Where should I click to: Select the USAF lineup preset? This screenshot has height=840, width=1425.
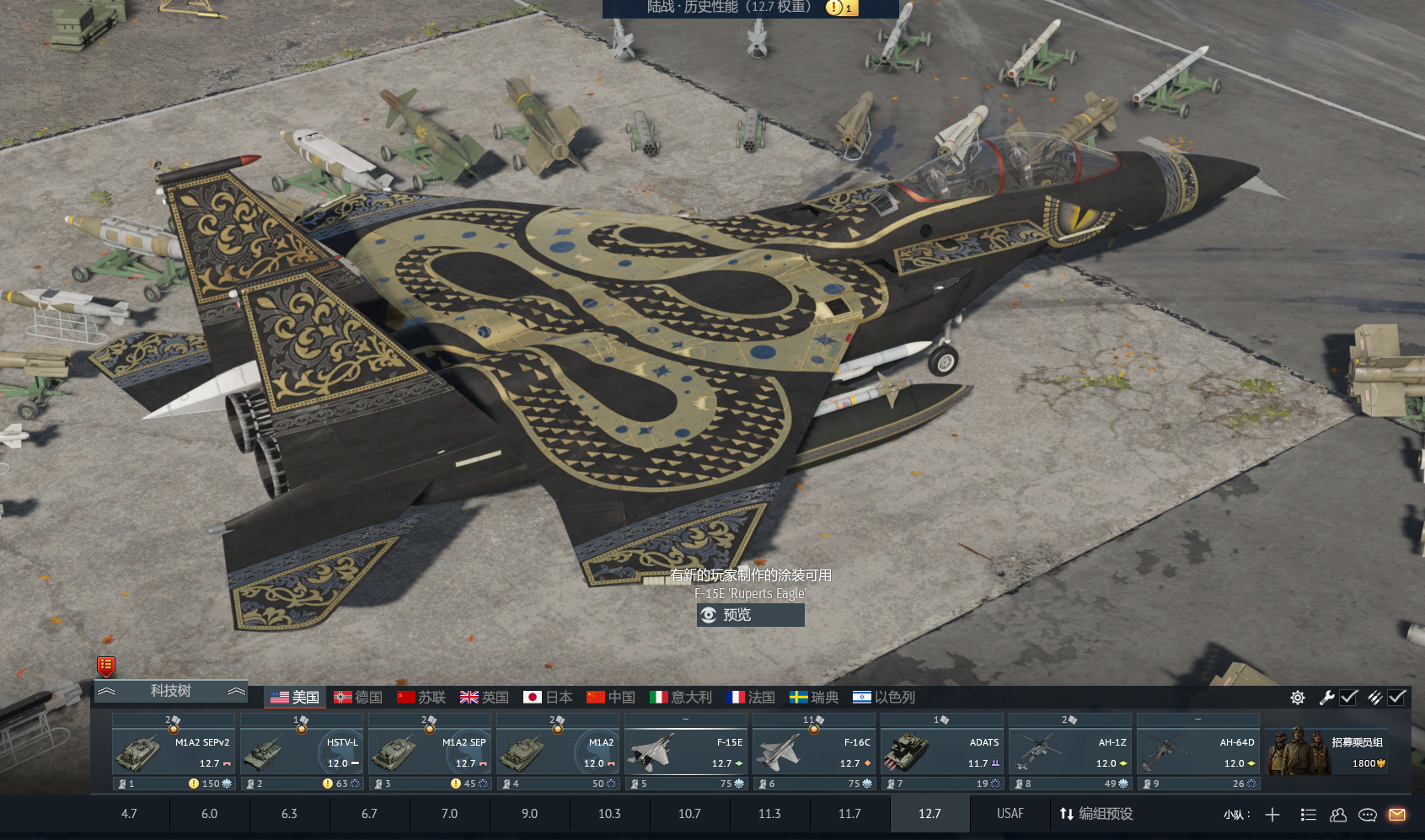[x=1010, y=814]
